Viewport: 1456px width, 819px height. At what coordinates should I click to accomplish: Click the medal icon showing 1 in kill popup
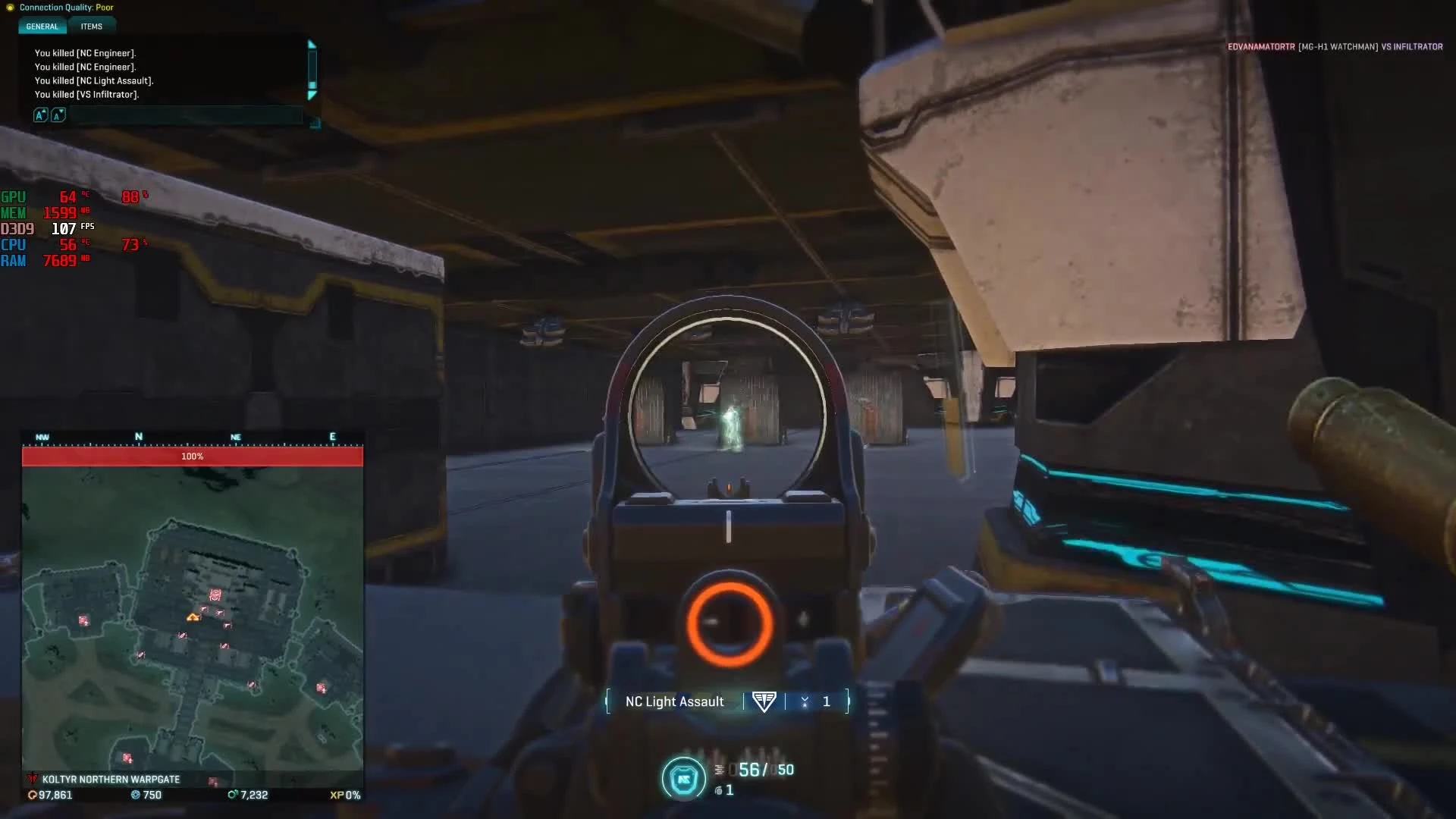click(x=805, y=701)
